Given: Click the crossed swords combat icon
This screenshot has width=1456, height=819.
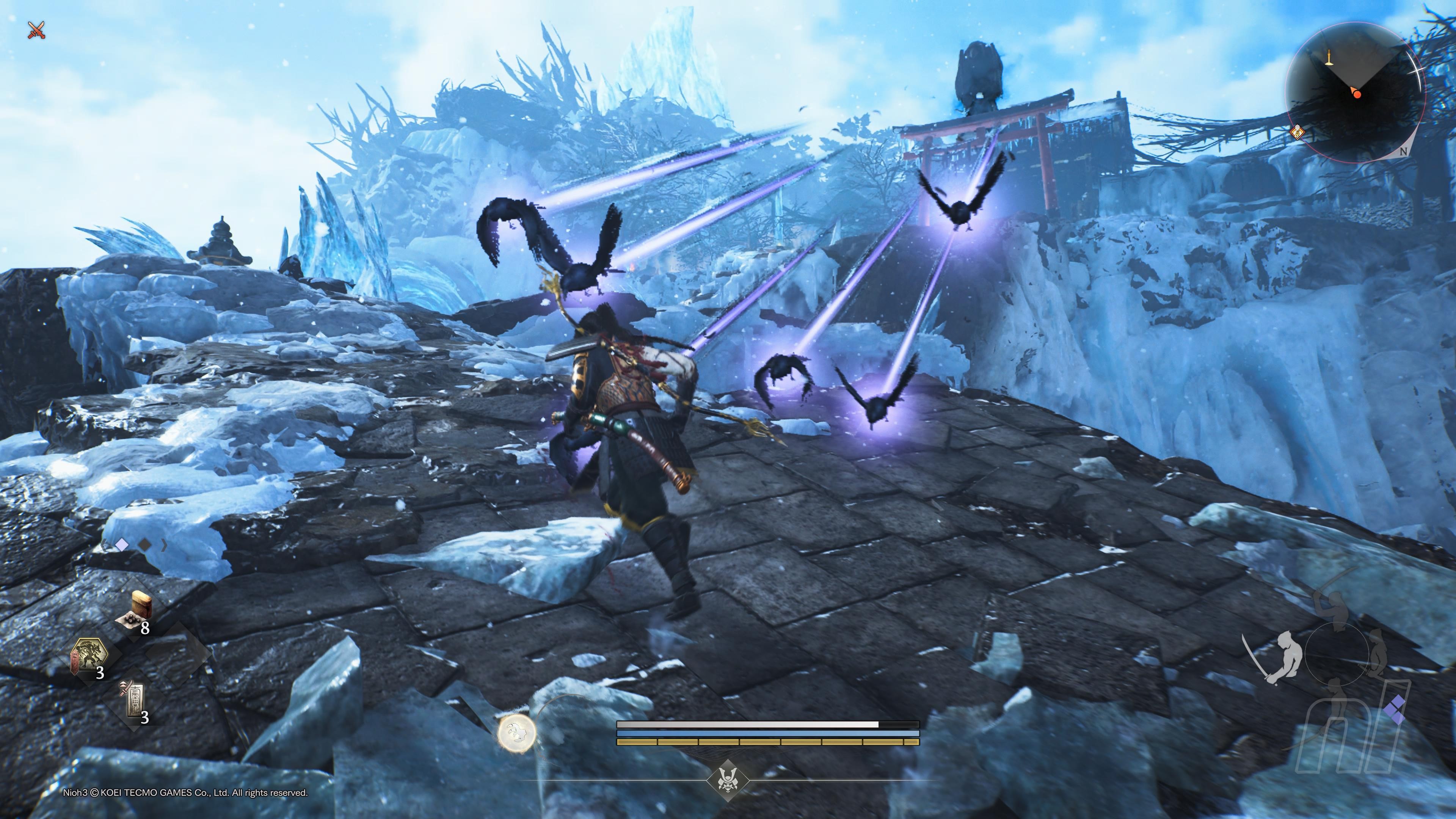Looking at the screenshot, I should tap(37, 30).
